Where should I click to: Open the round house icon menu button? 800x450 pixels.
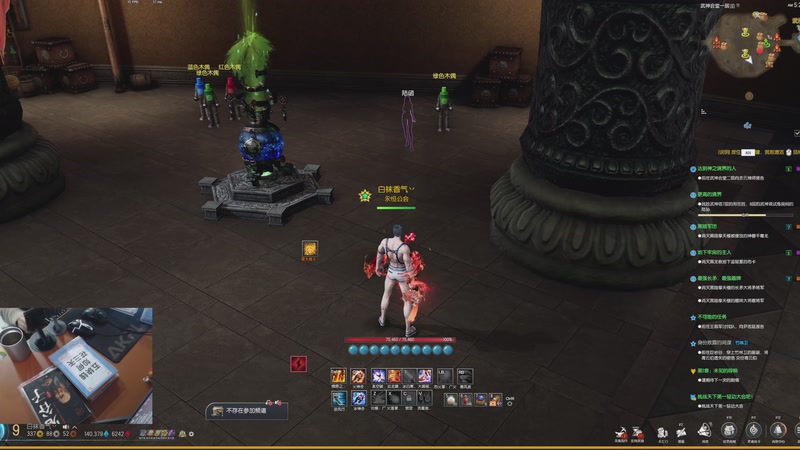[x=729, y=430]
